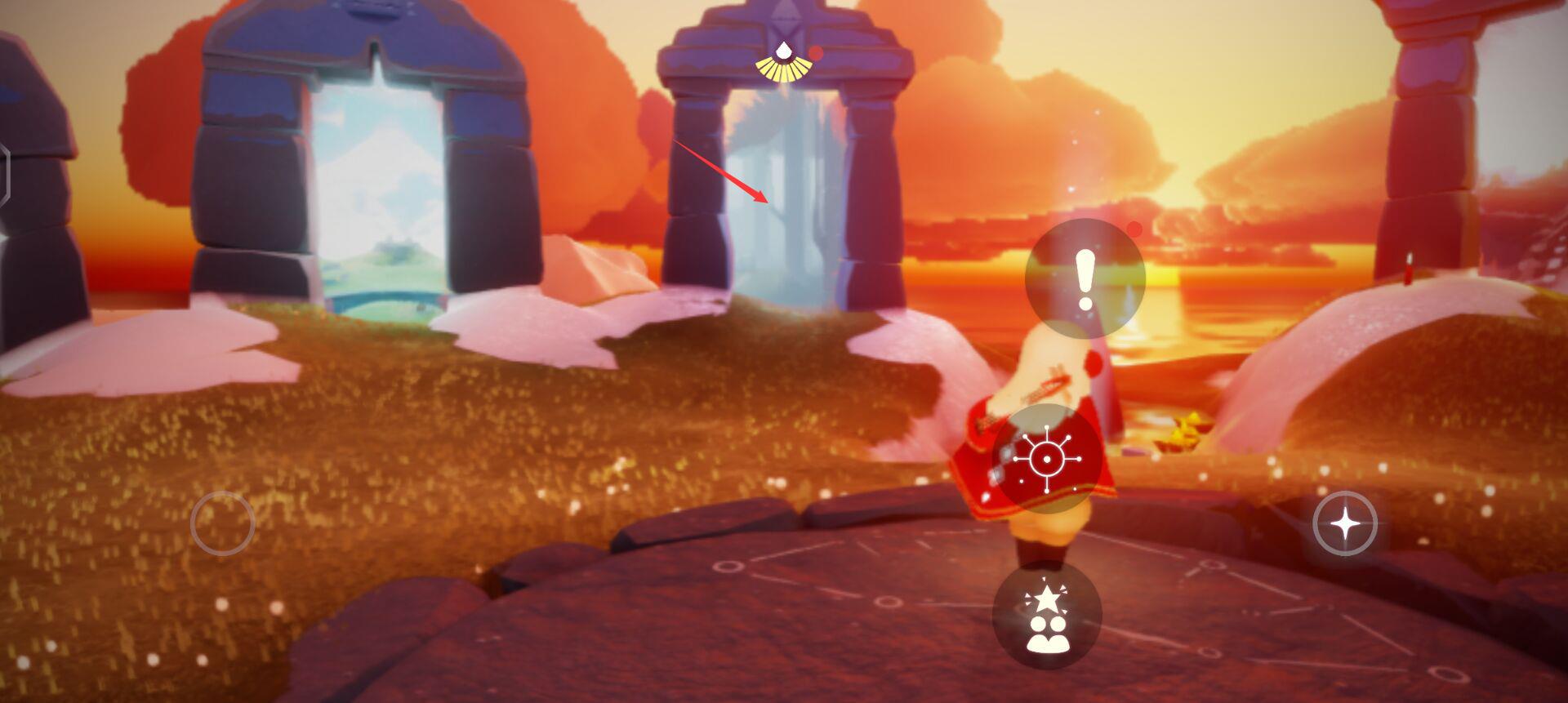Open the friends star icon
Image resolution: width=1568 pixels, height=703 pixels.
tap(1047, 616)
